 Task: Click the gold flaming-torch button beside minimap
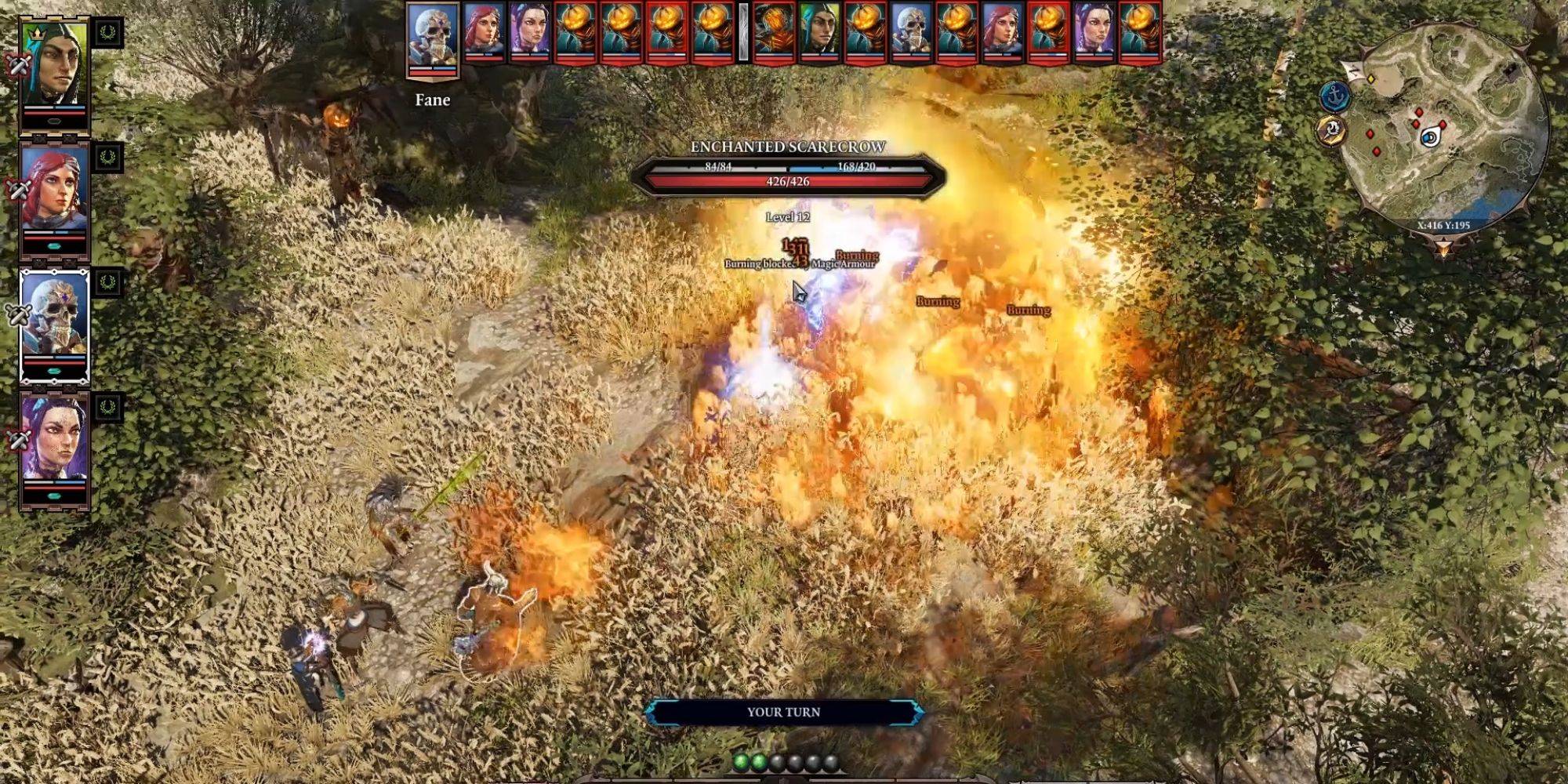pyautogui.click(x=1331, y=131)
